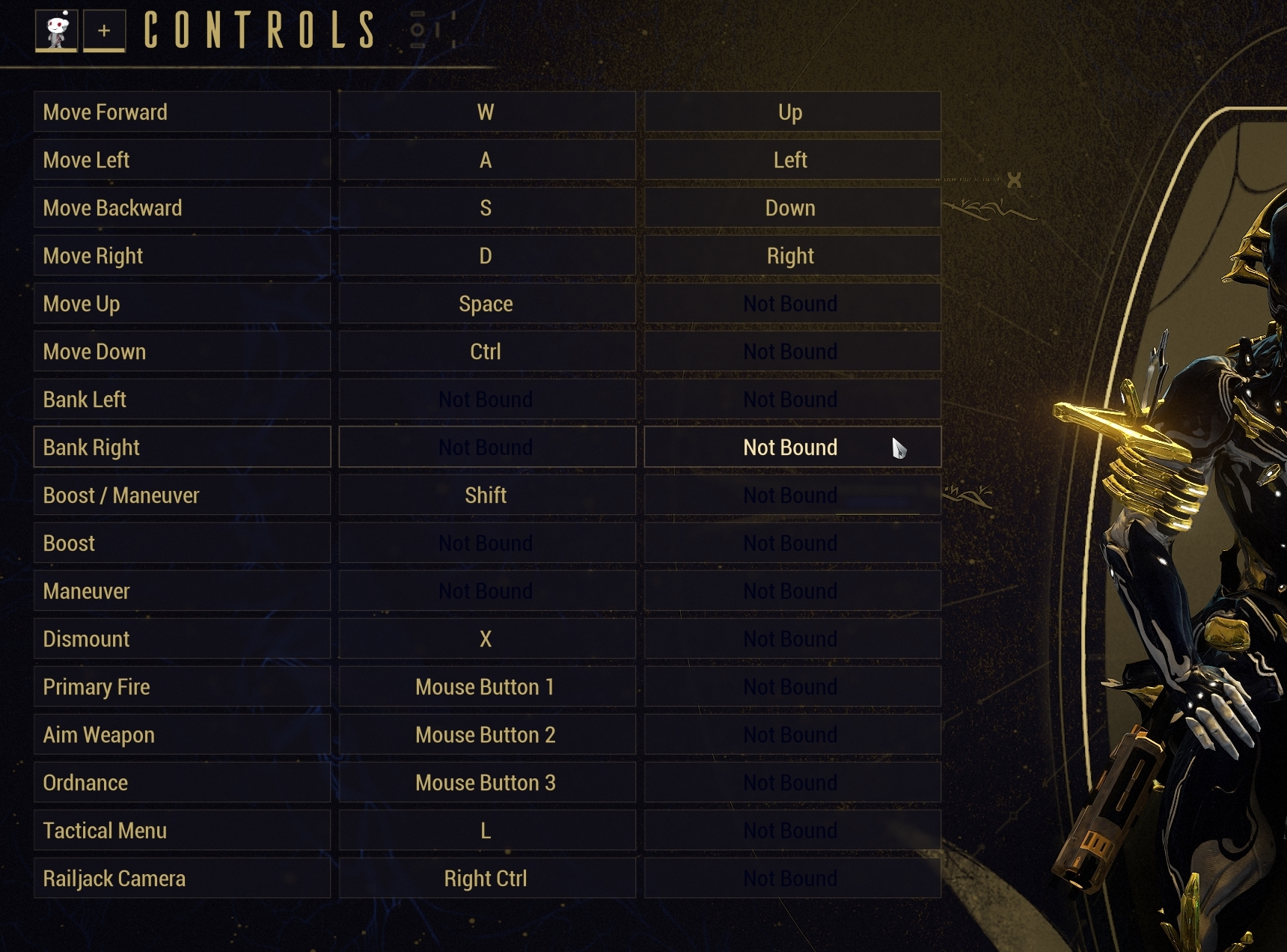Rebind the S key for Move Backward
This screenshot has height=952, width=1287.
click(x=486, y=207)
